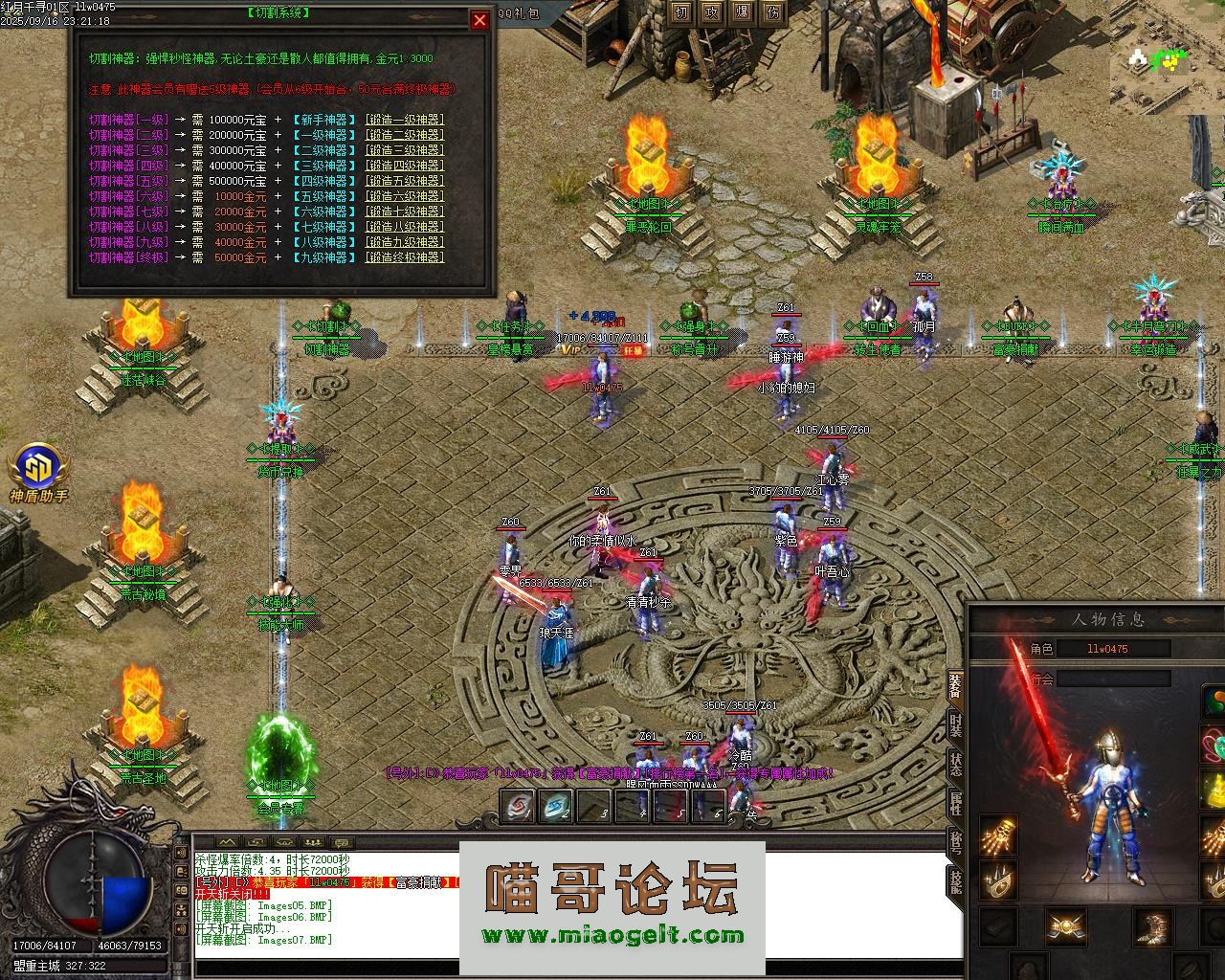Close the 切割系统 dialog window
The width and height of the screenshot is (1225, 980).
pos(479,20)
